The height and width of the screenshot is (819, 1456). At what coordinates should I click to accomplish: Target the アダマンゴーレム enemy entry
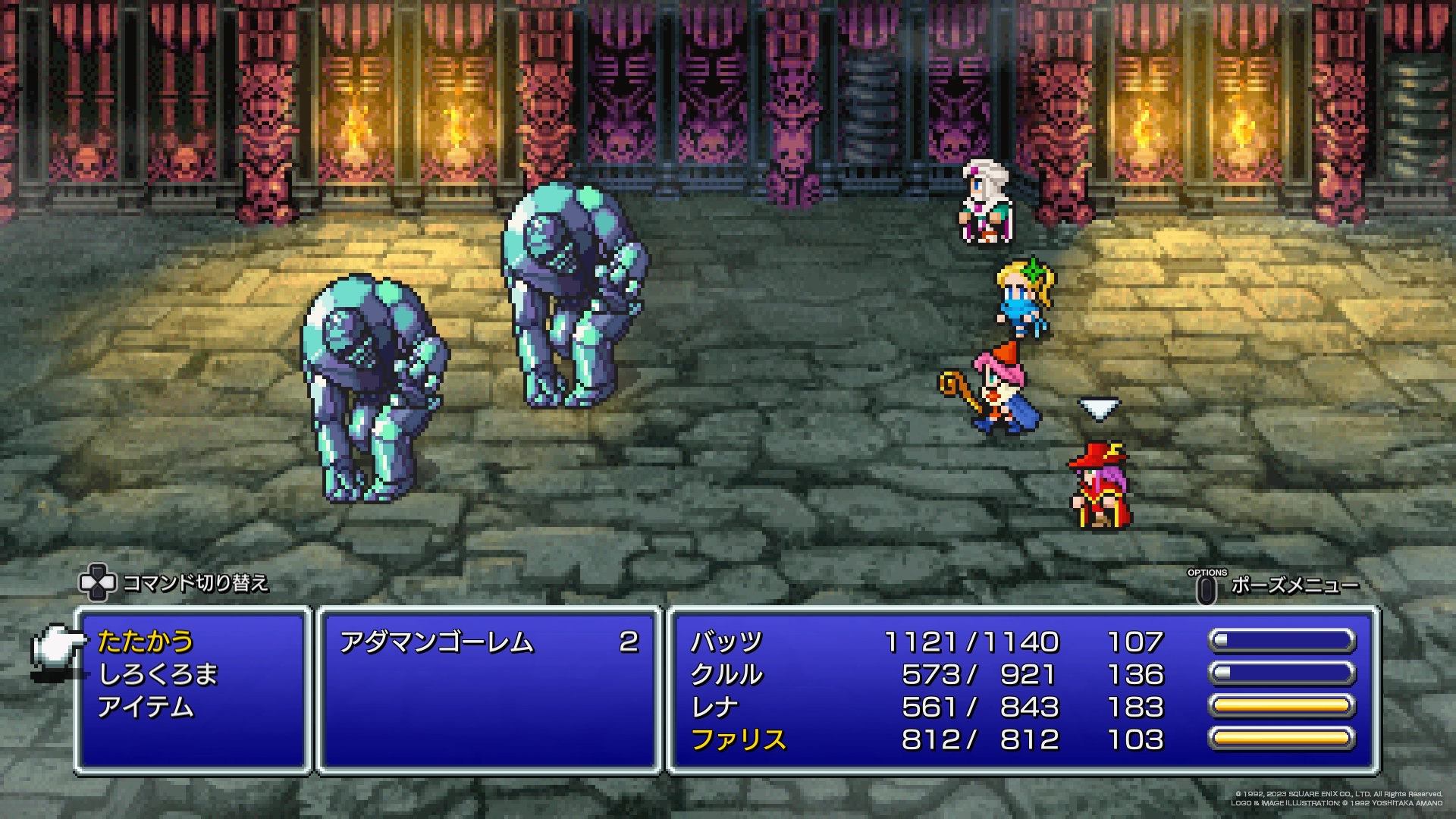pyautogui.click(x=437, y=643)
